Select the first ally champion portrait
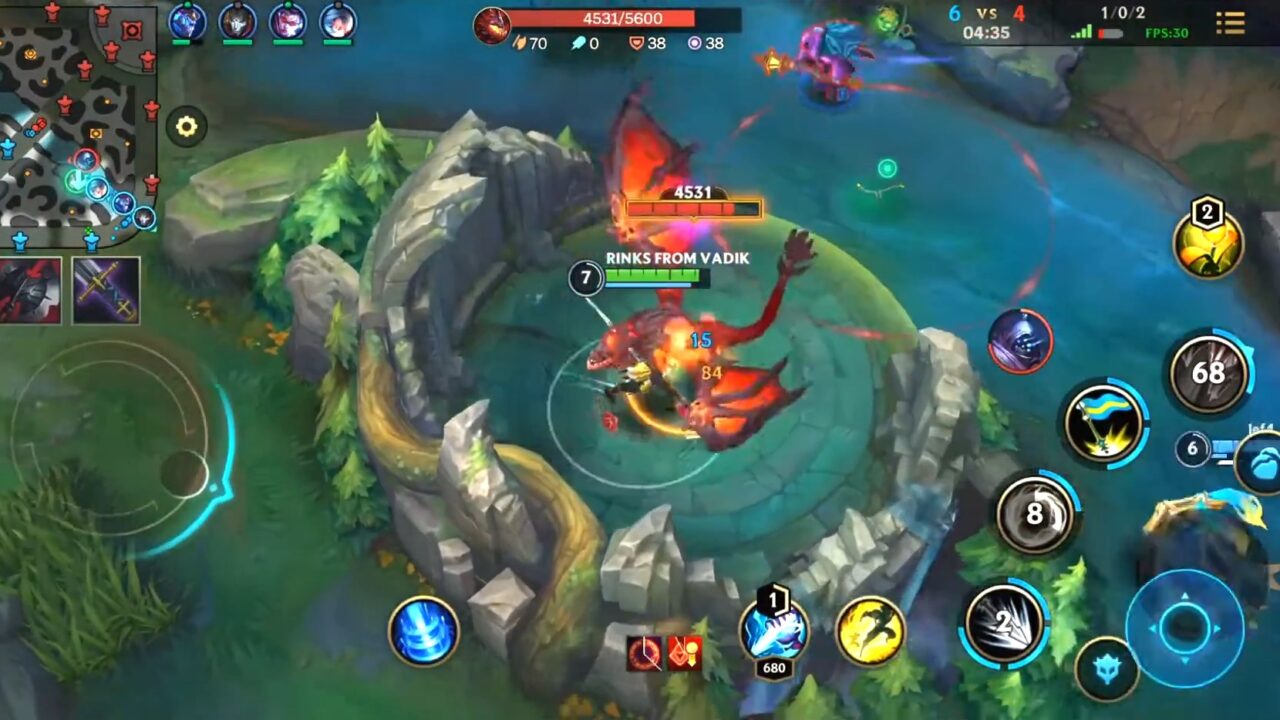 [x=187, y=22]
